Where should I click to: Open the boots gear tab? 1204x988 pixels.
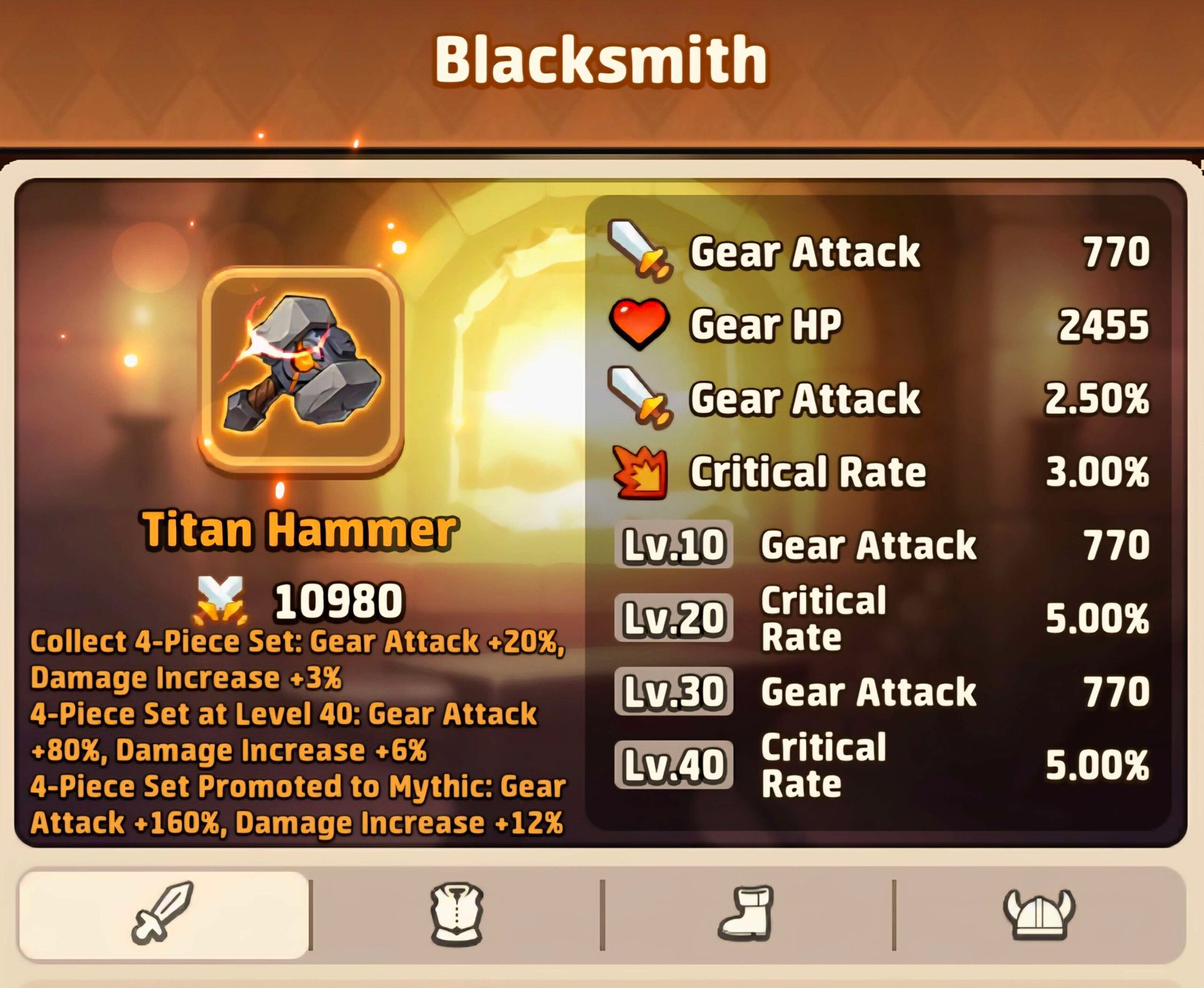click(746, 914)
